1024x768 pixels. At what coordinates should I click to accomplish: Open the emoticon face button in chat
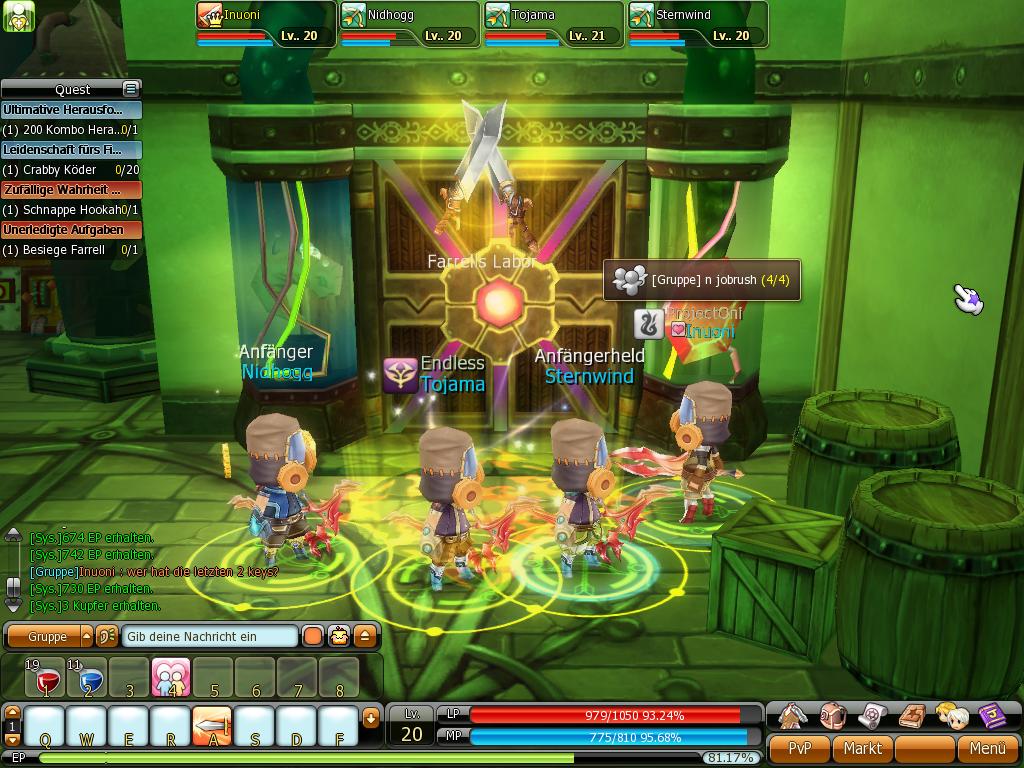click(x=340, y=636)
